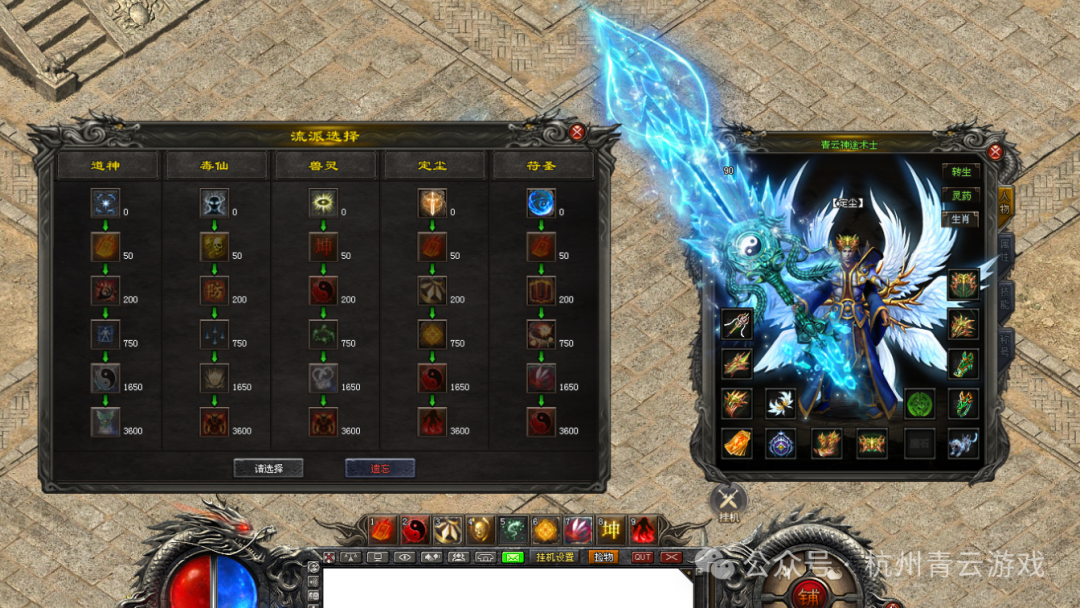This screenshot has width=1080, height=608.
Task: Click the 拾物 pickup button
Action: tap(603, 557)
